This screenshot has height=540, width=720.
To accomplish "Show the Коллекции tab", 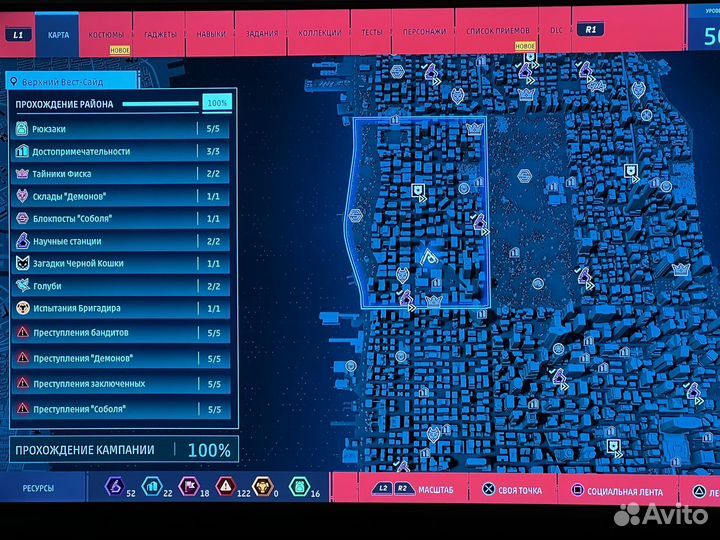I will (x=318, y=32).
